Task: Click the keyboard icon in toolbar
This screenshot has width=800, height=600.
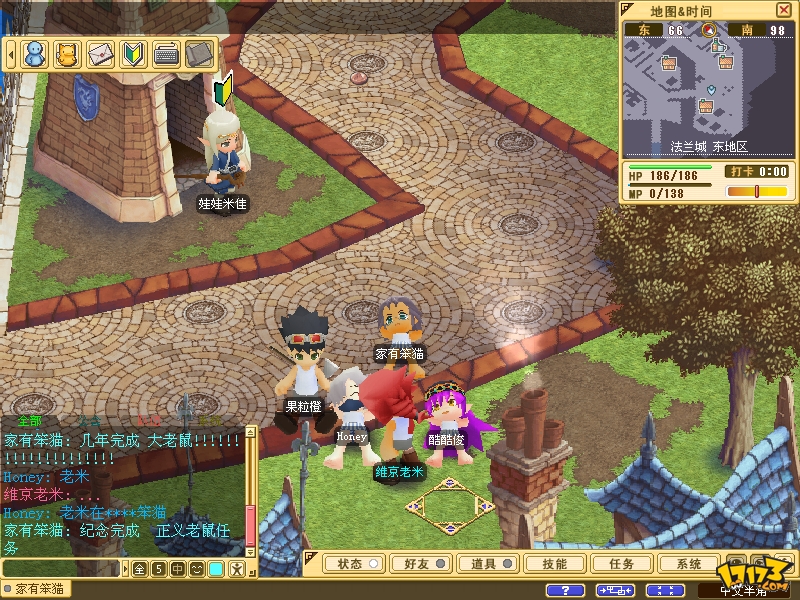Action: [165, 53]
